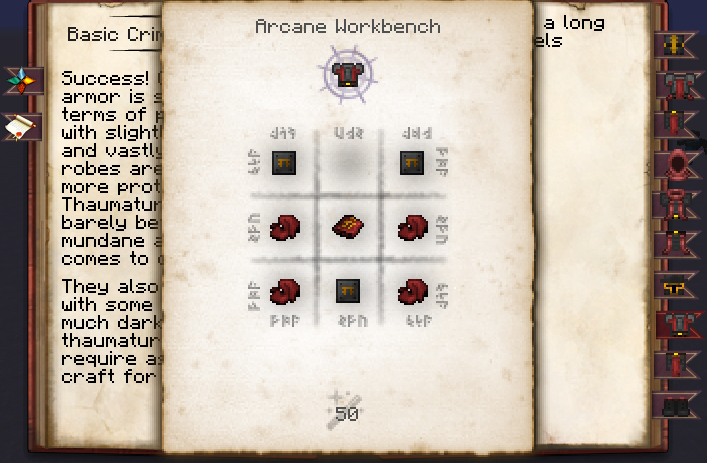This screenshot has width=707, height=463.
Task: Select the highlighted red chestplate tab
Action: [x=676, y=326]
